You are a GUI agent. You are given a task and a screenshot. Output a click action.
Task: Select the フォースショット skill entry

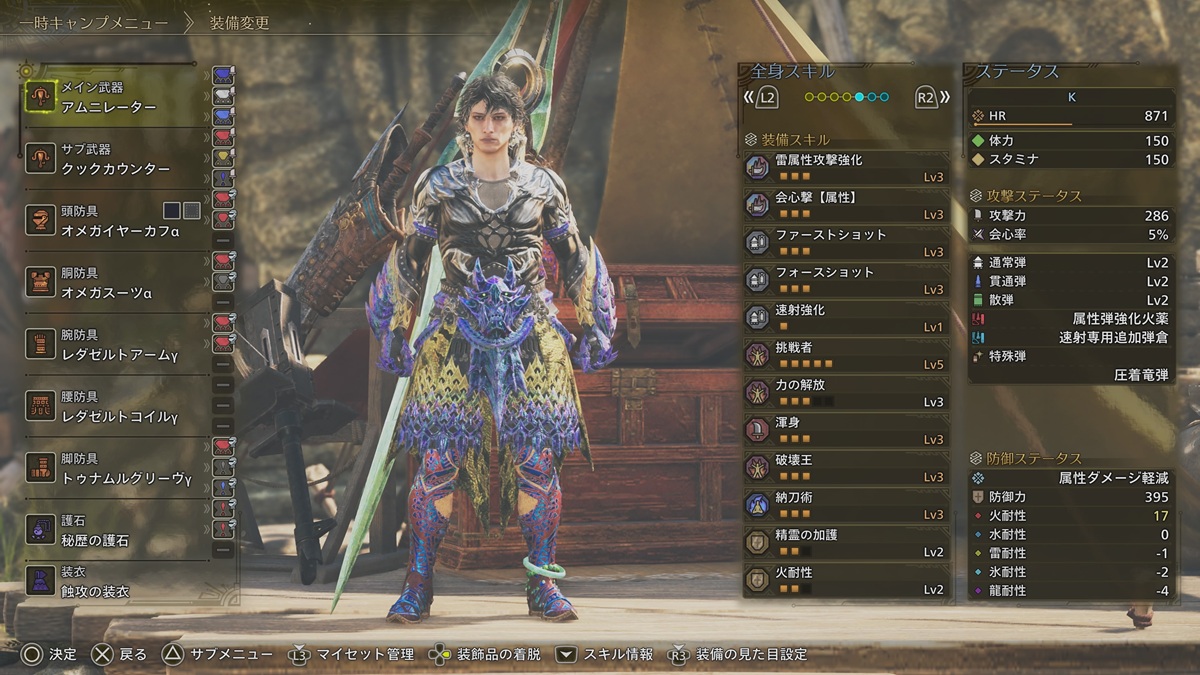point(846,280)
